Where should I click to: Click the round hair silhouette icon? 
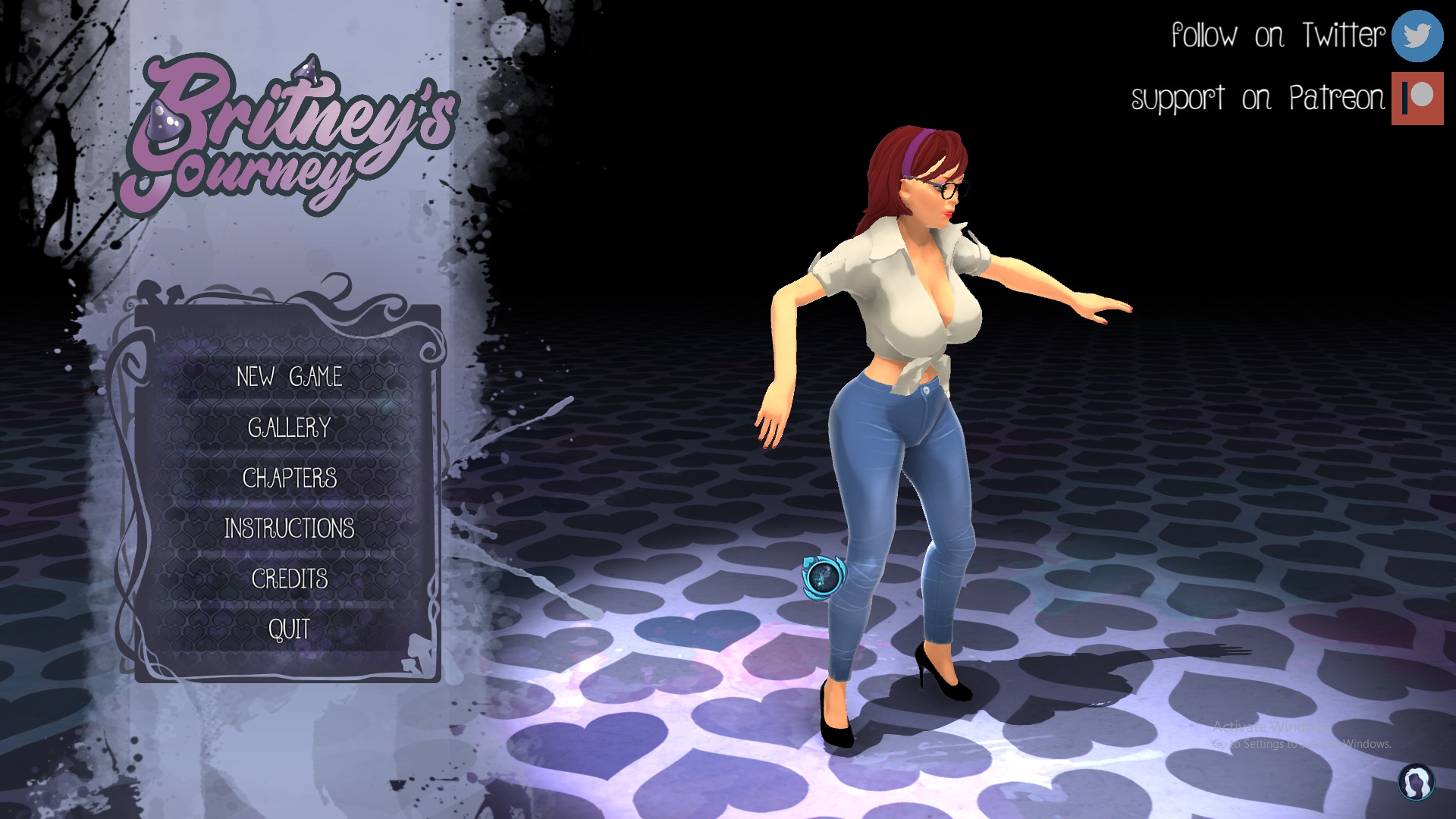pos(1415,782)
